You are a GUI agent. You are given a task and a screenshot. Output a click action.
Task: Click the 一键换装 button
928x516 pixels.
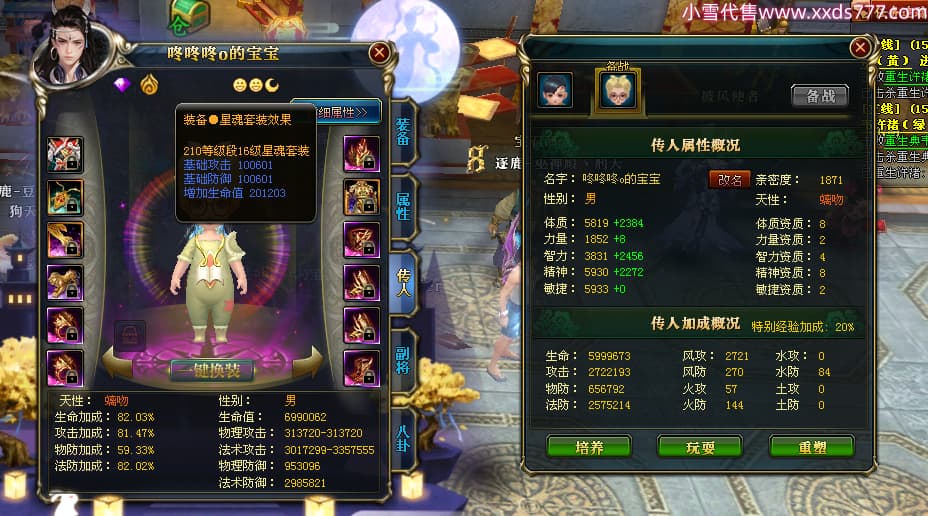(211, 369)
